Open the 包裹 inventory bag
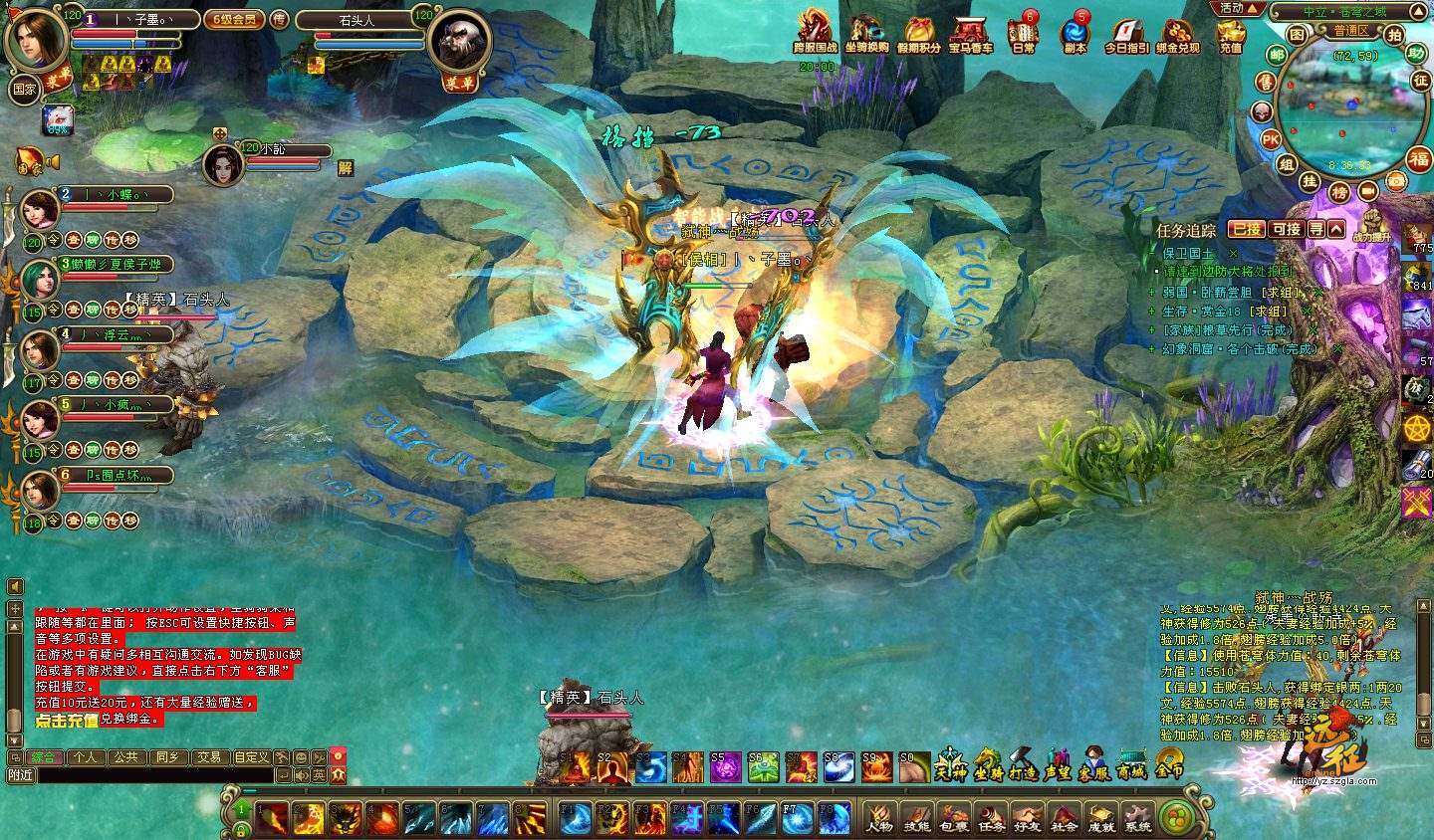 (x=953, y=817)
